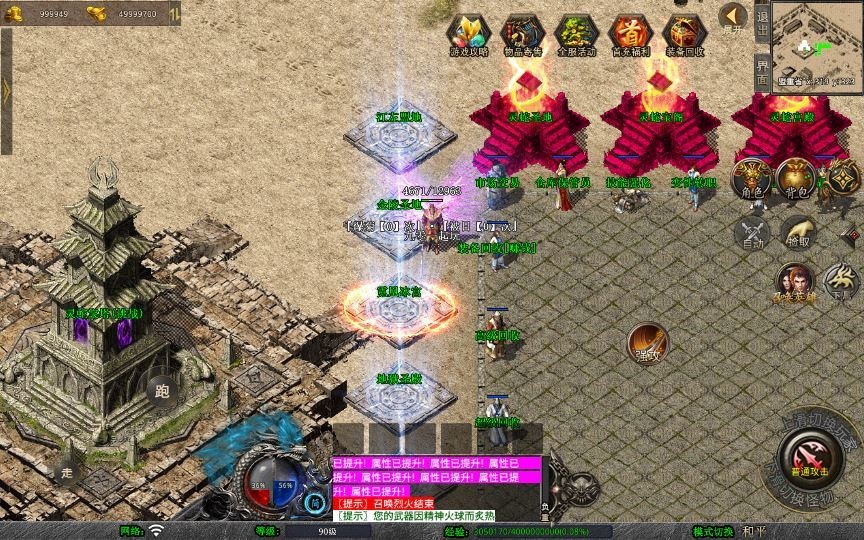Open the 角色 character sheet

pyautogui.click(x=752, y=180)
